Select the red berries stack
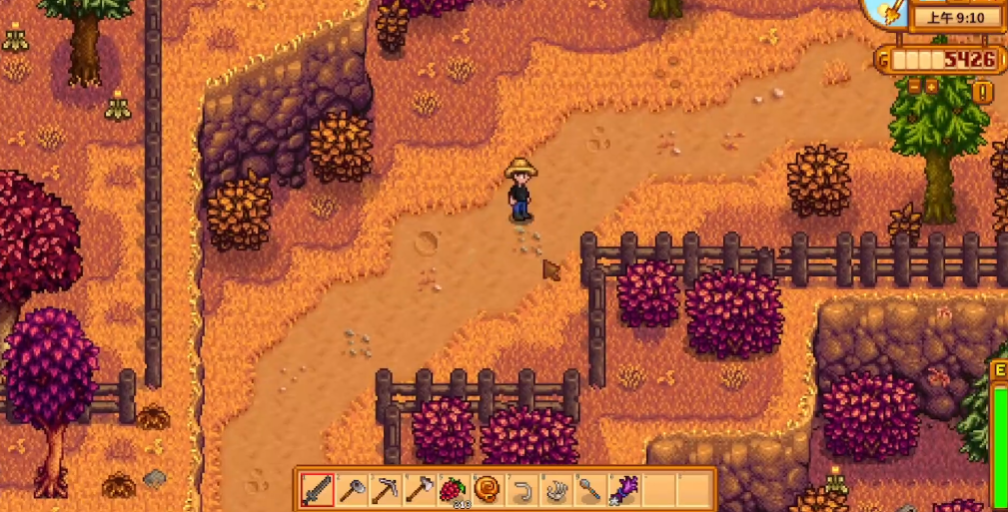 click(453, 490)
